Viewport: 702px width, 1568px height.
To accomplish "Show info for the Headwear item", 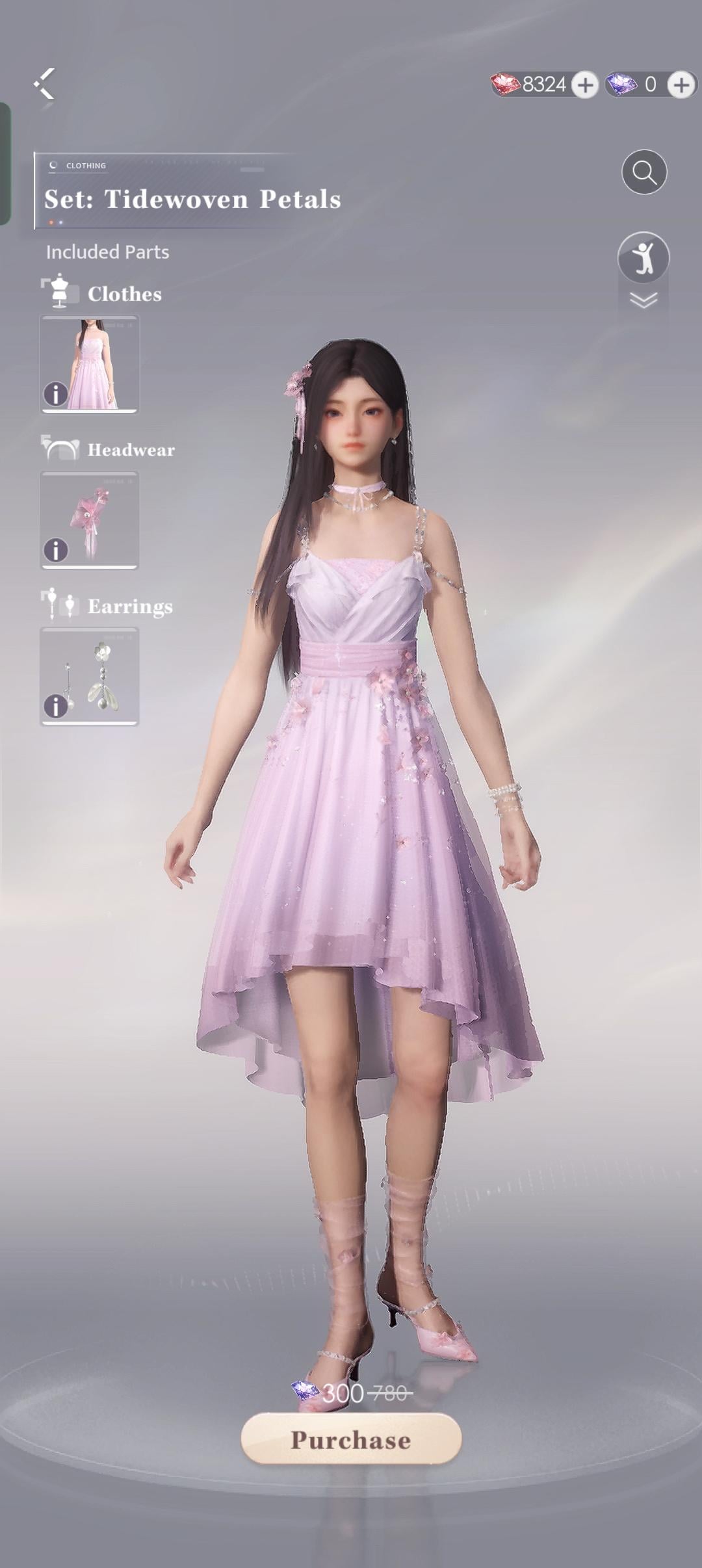I will pyautogui.click(x=56, y=550).
